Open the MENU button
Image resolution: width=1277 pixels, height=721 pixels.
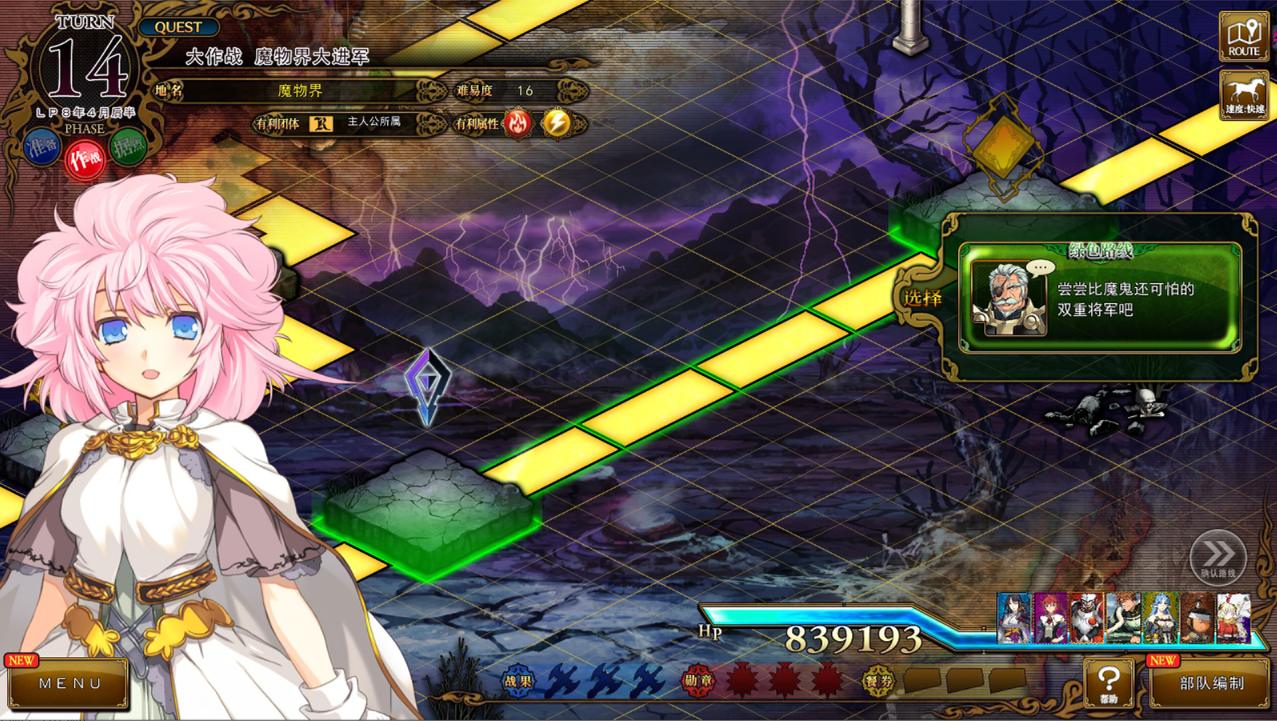point(70,684)
